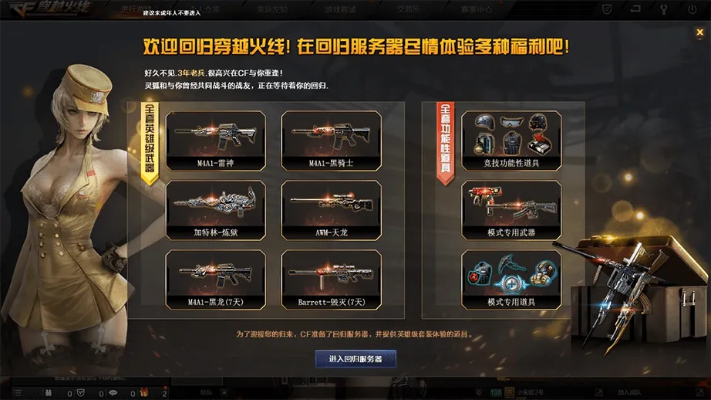Select the M4A1-雷神 weapon tile
The width and height of the screenshot is (711, 400).
coord(215,140)
